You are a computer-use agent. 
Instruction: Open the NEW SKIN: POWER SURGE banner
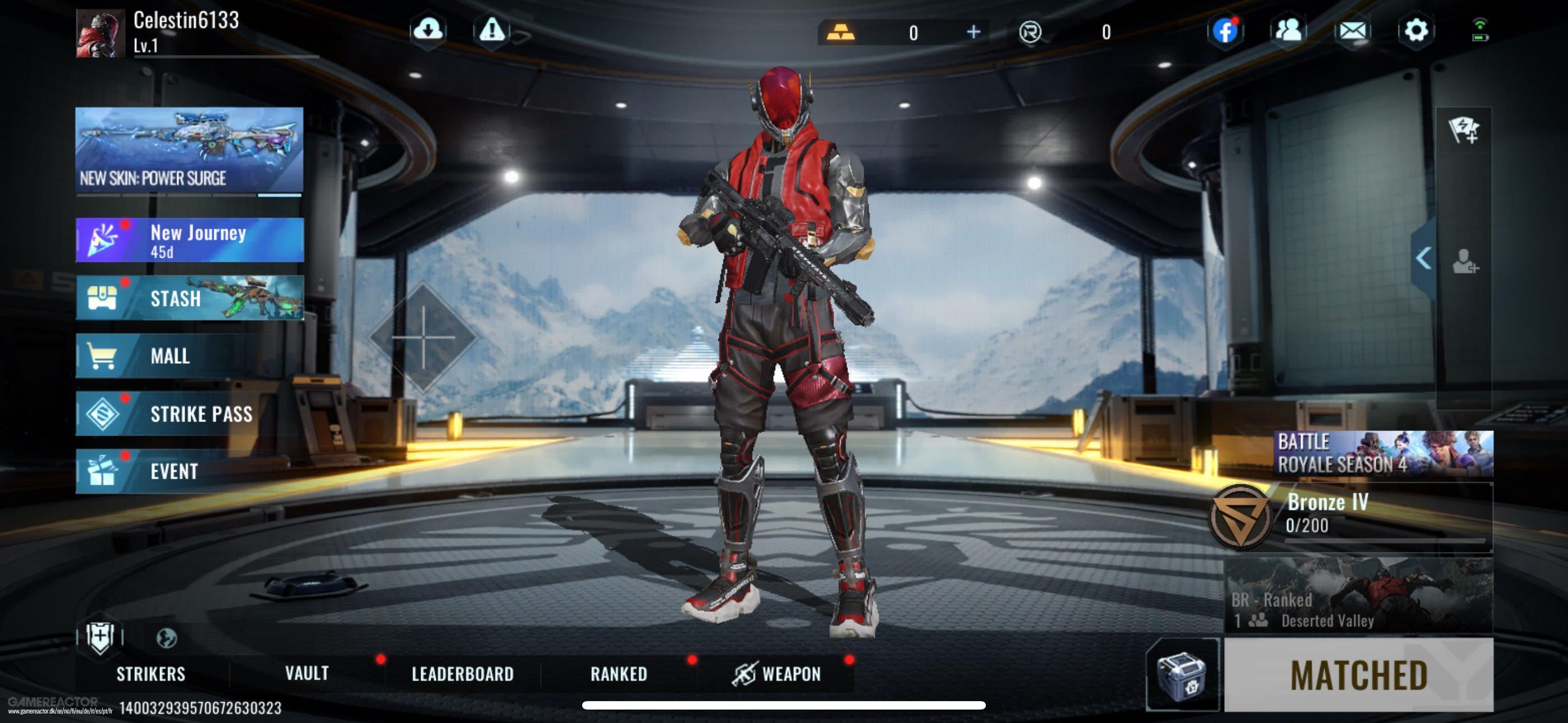pos(187,148)
